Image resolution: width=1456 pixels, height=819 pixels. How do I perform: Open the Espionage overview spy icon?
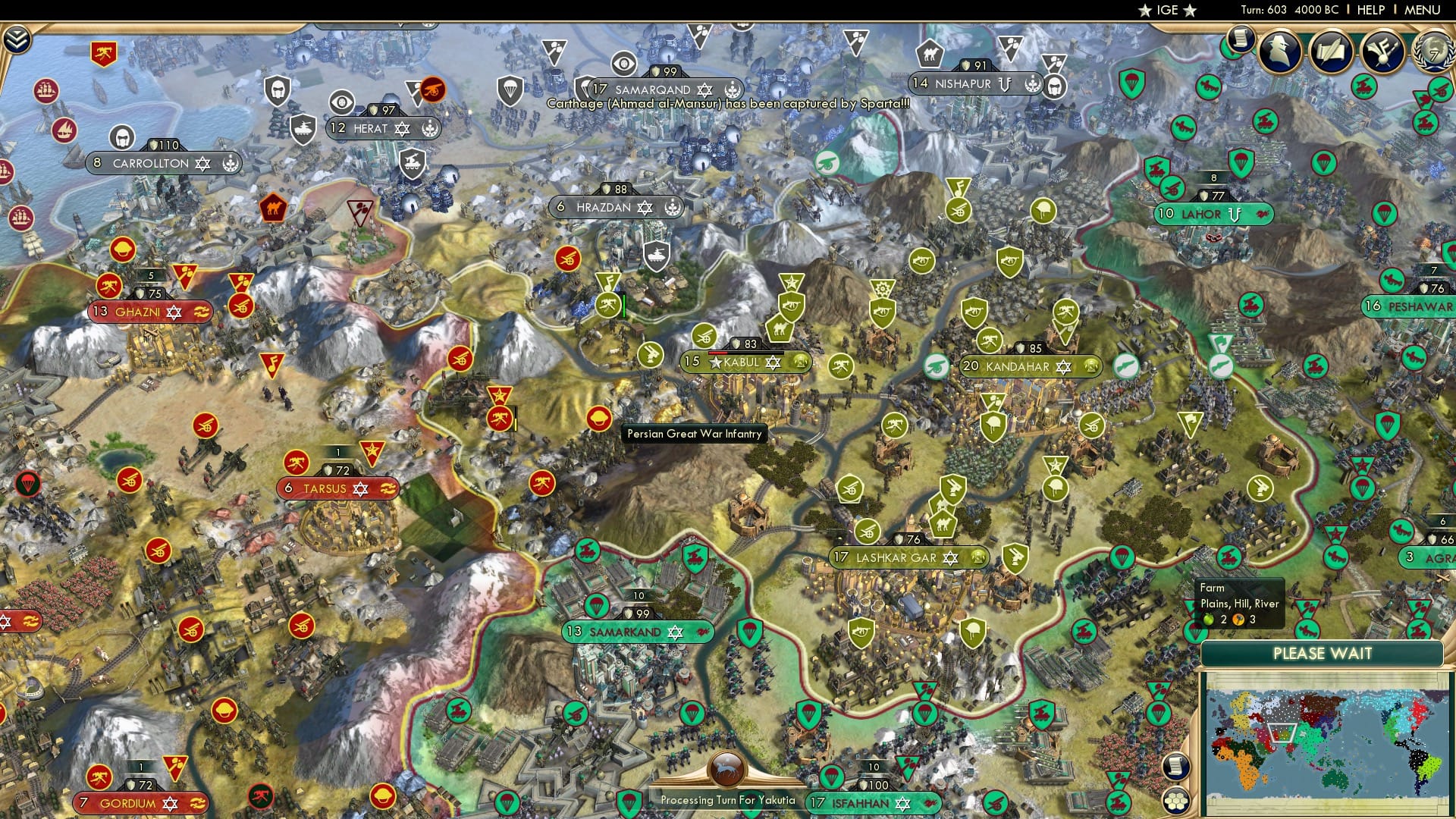(1279, 52)
